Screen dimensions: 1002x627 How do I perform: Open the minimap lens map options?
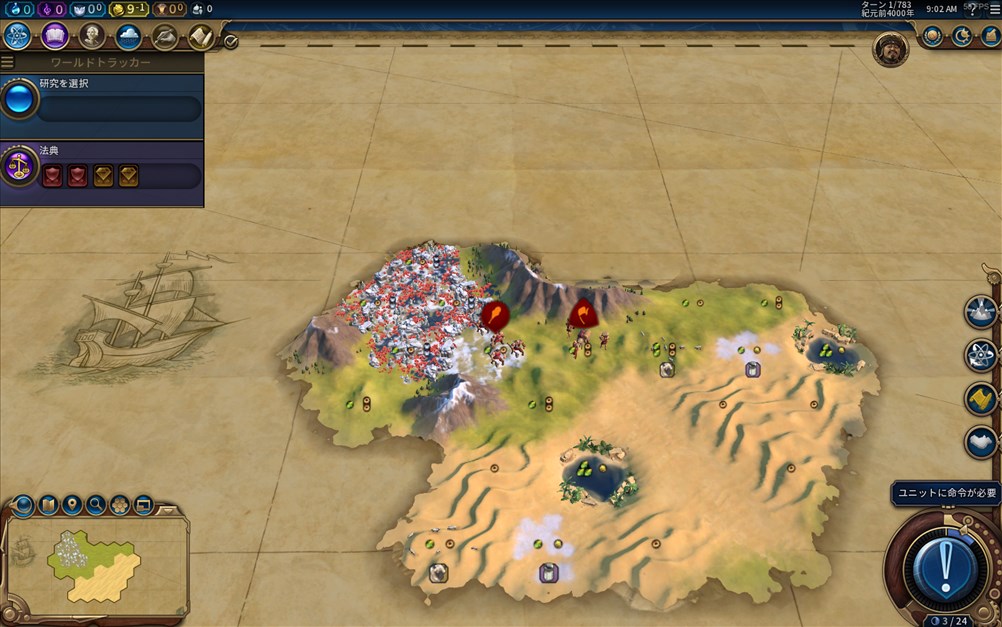(24, 505)
